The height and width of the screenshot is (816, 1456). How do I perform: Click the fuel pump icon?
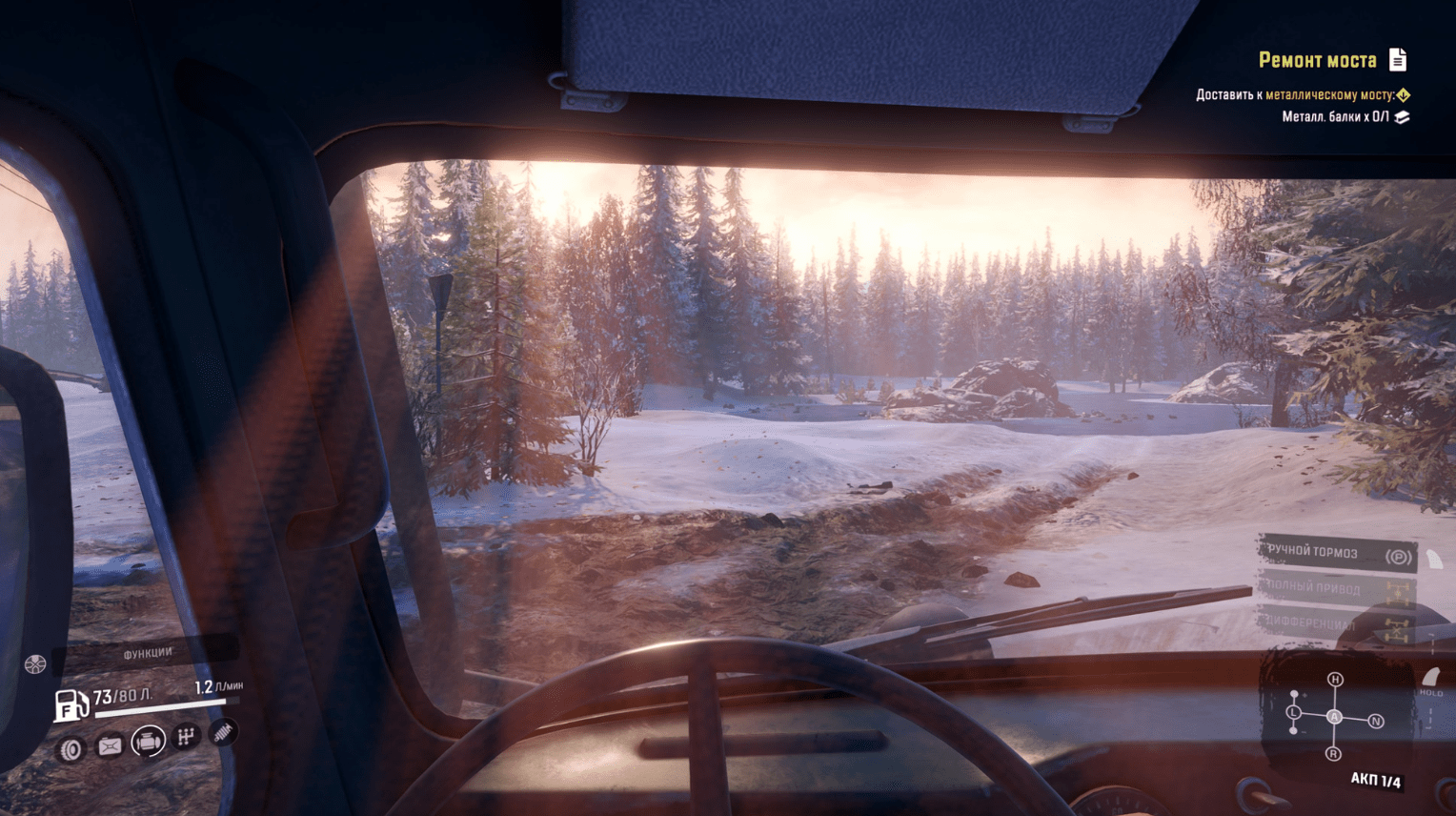[70, 705]
